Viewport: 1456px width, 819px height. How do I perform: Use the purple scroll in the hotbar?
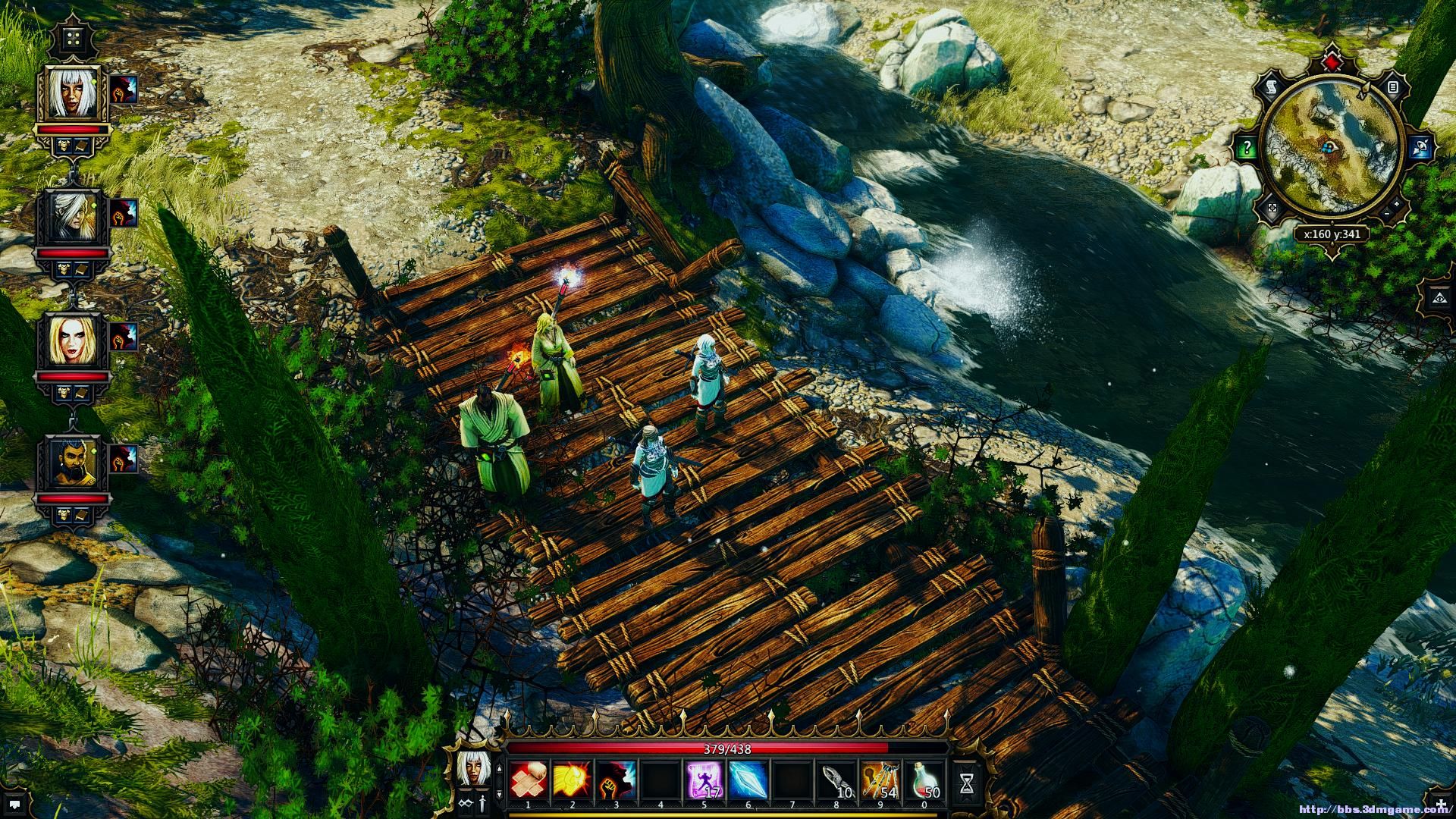pos(704,780)
